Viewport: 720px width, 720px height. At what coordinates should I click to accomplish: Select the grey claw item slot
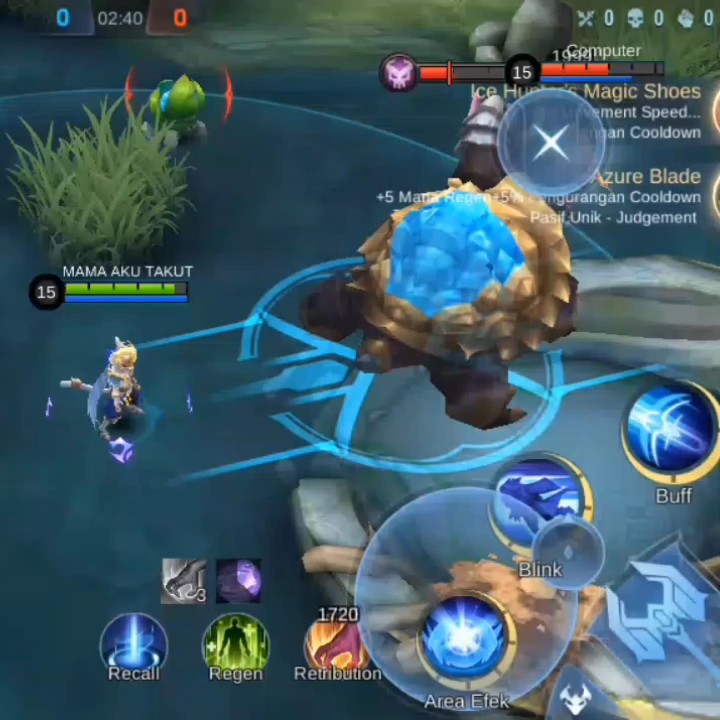pyautogui.click(x=184, y=581)
